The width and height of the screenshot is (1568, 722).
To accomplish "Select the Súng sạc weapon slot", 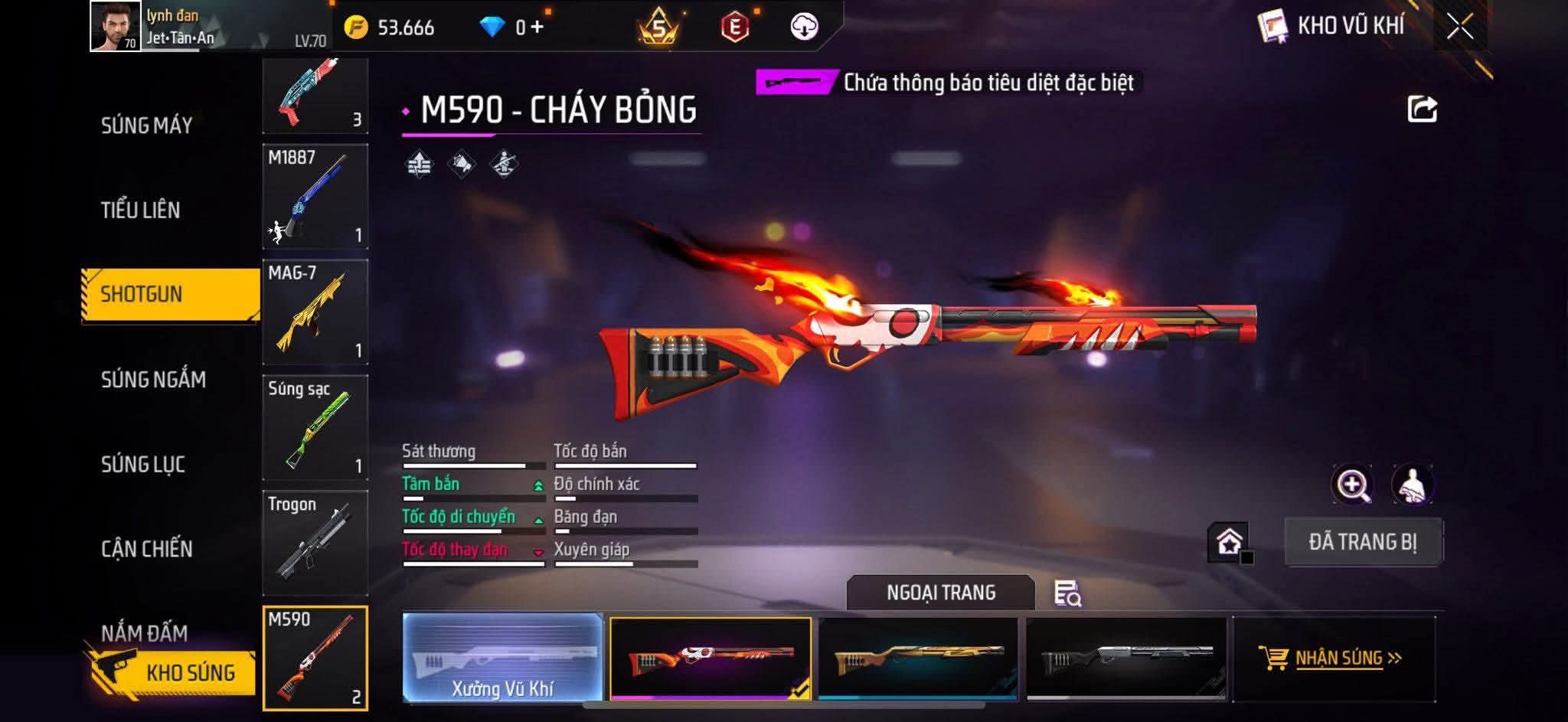I will [x=315, y=427].
